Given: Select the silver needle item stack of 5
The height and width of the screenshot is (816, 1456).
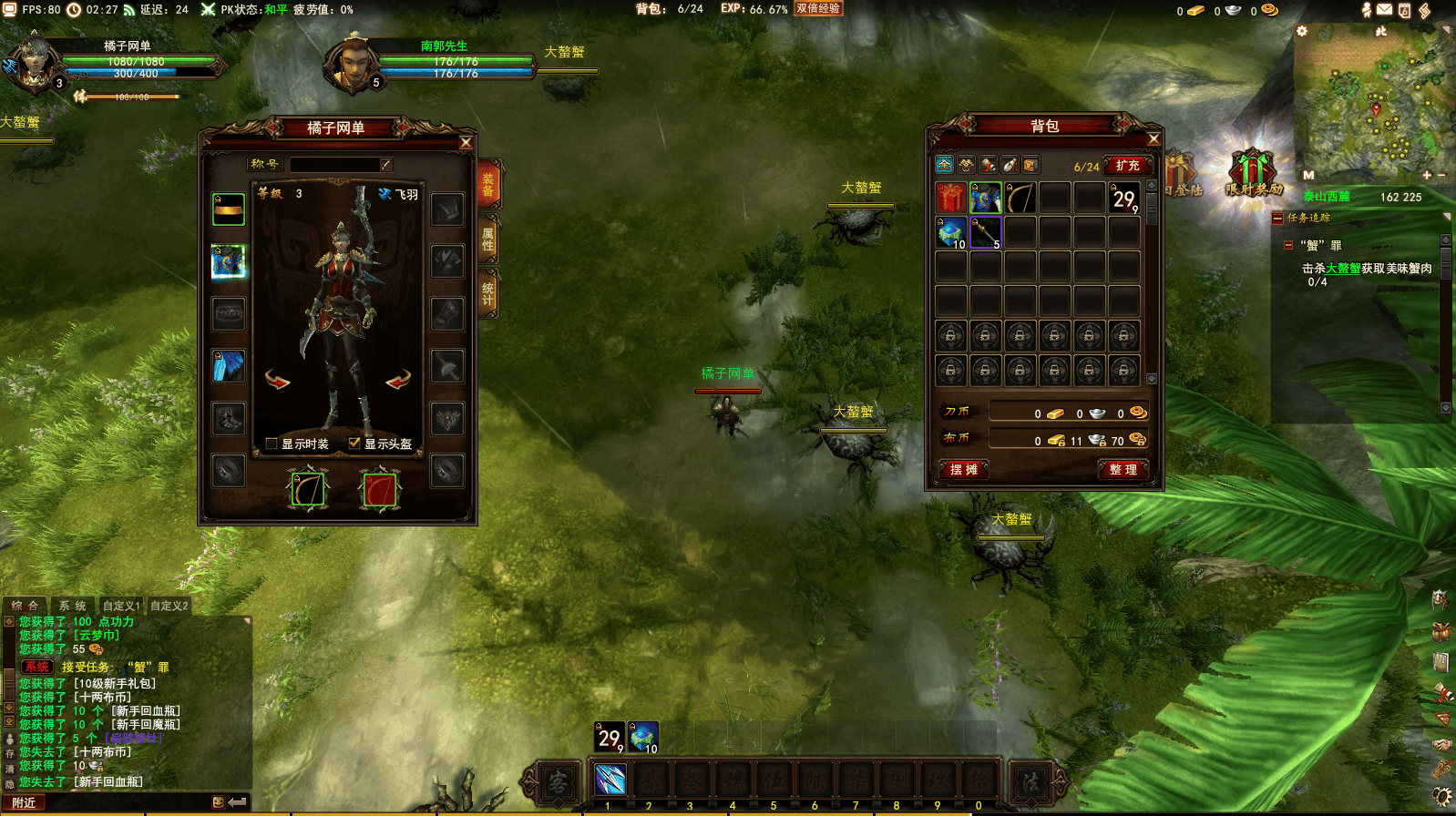Looking at the screenshot, I should [x=985, y=232].
